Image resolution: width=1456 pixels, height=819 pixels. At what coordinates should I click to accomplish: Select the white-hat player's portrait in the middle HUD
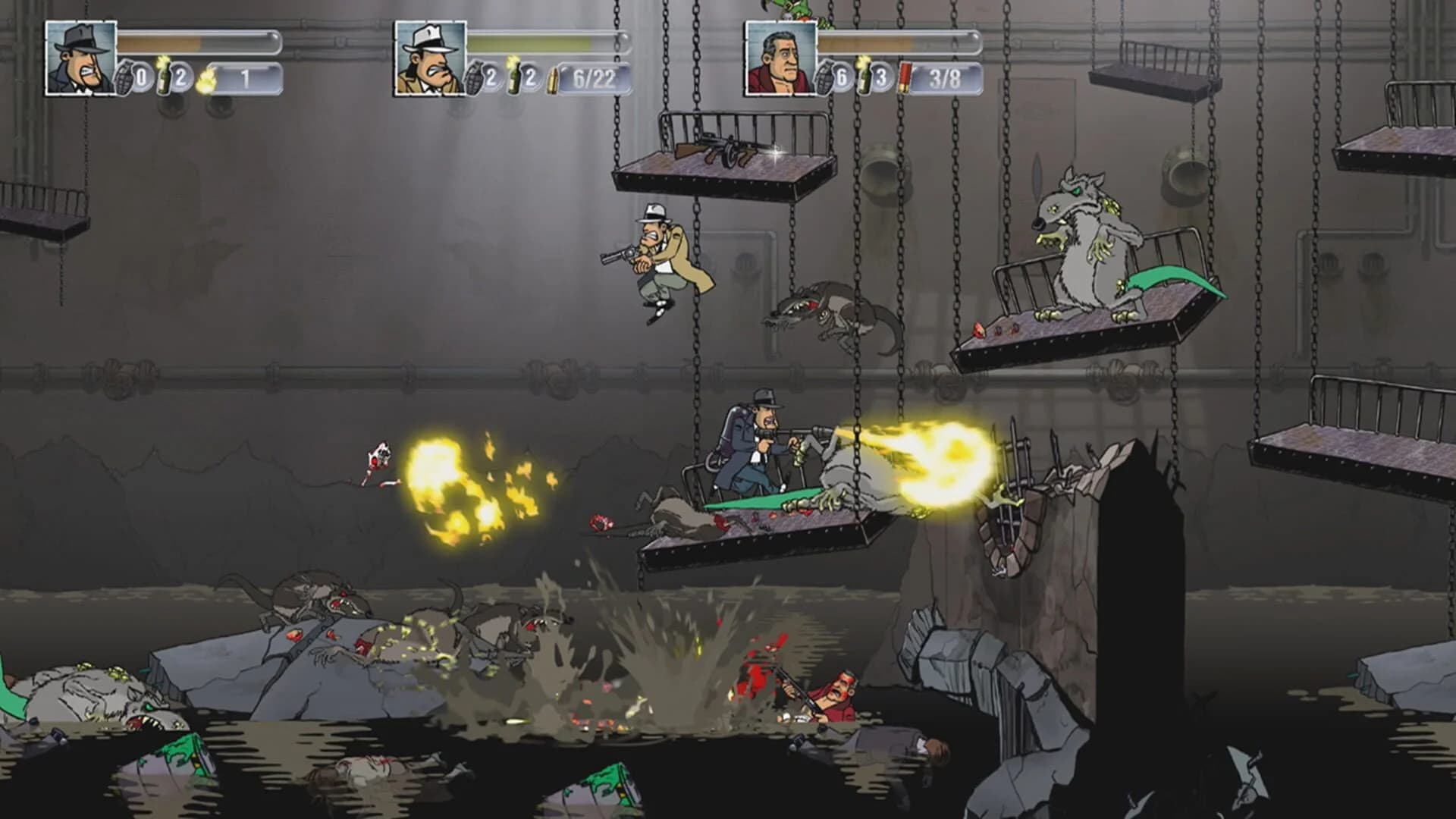click(x=428, y=57)
